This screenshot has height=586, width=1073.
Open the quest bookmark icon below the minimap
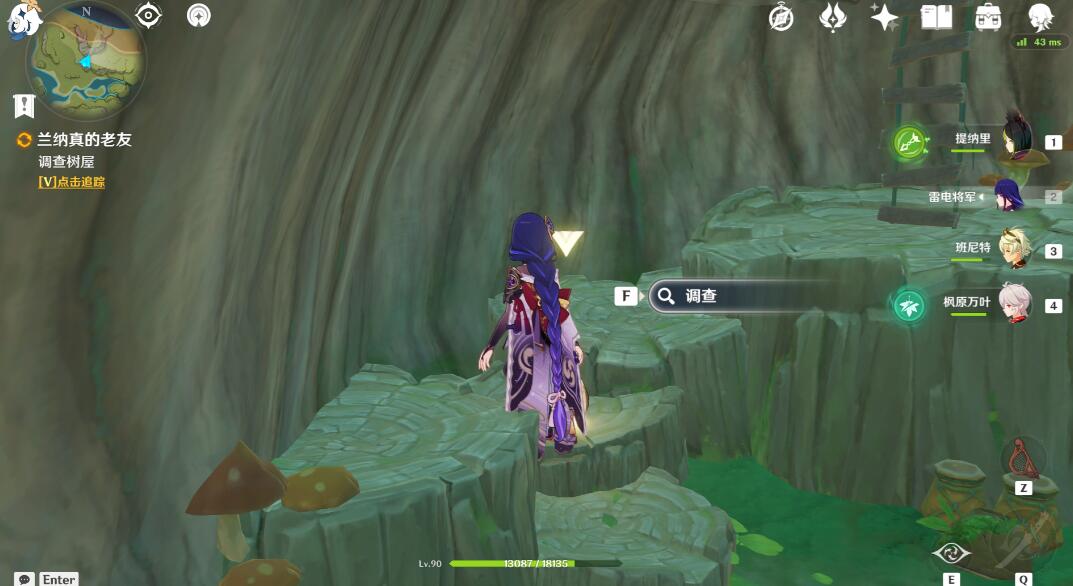[24, 105]
